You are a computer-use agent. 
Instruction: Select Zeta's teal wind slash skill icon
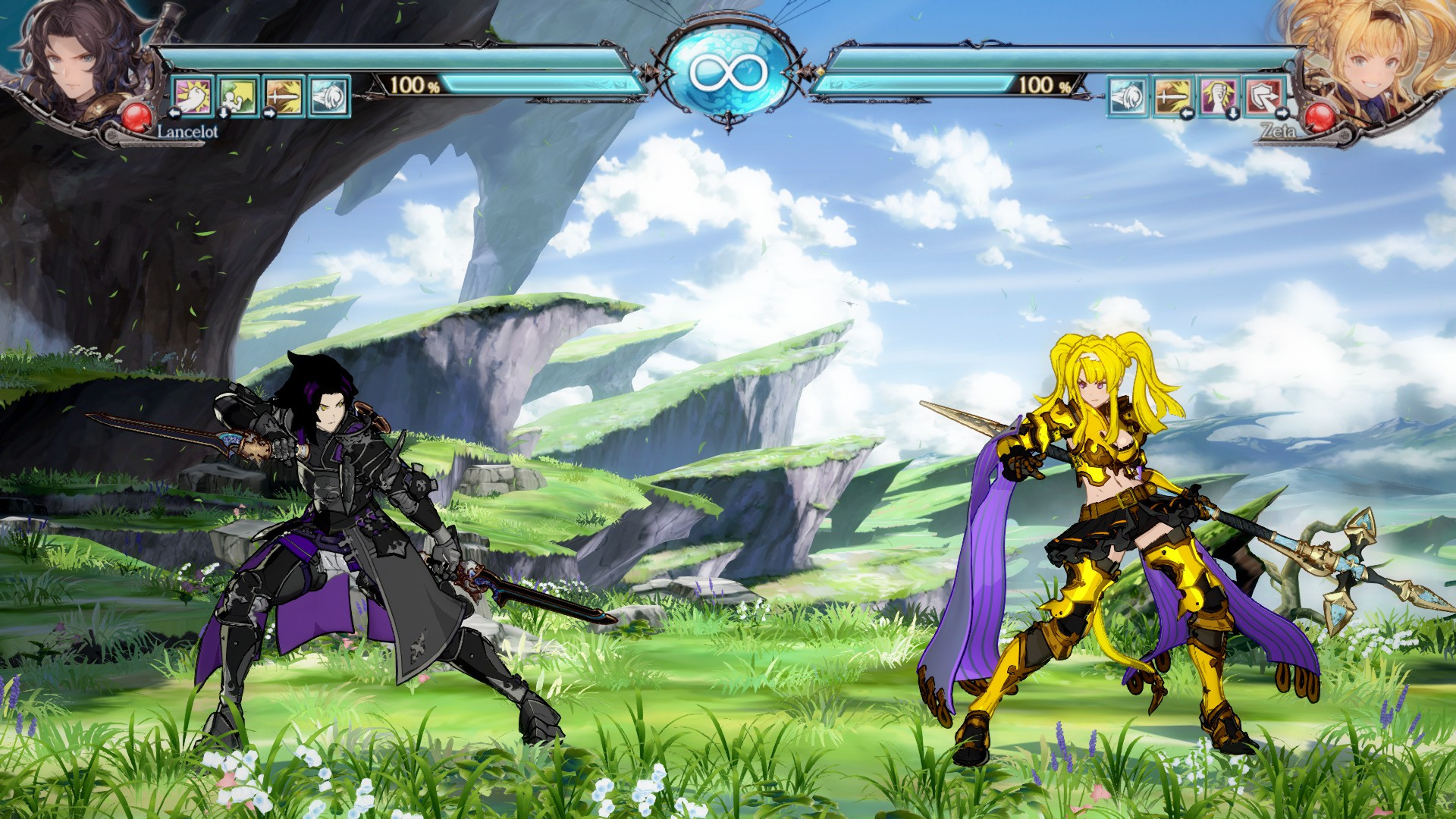1128,94
